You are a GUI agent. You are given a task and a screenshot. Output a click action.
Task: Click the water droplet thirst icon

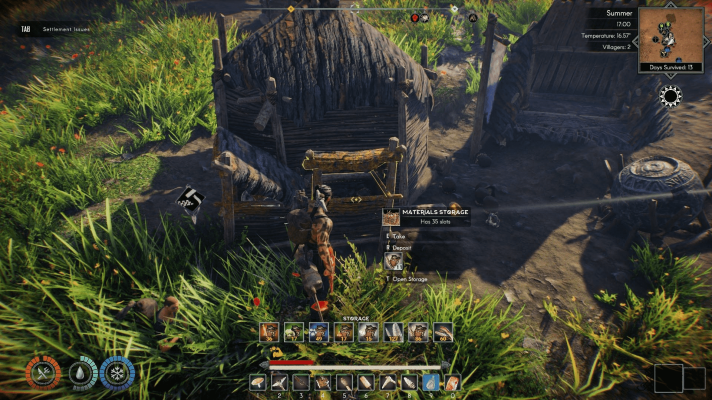(x=81, y=373)
